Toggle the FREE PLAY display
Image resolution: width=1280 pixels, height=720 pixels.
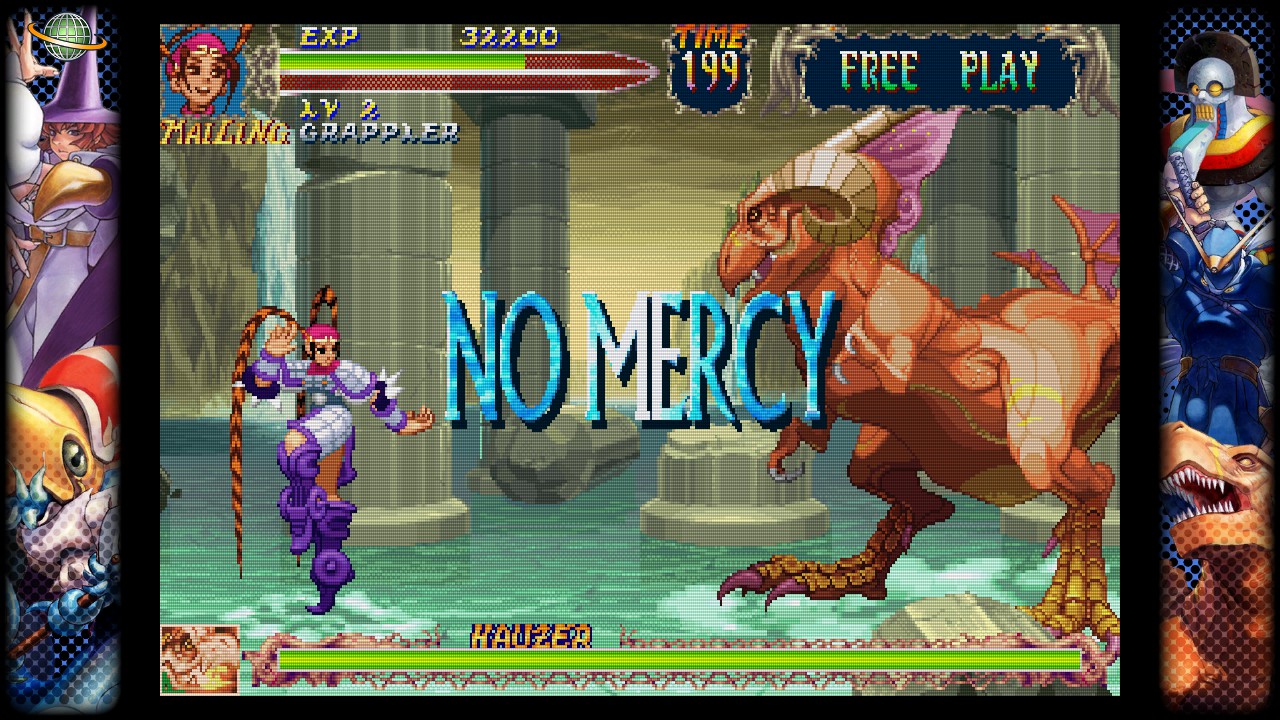coord(946,69)
